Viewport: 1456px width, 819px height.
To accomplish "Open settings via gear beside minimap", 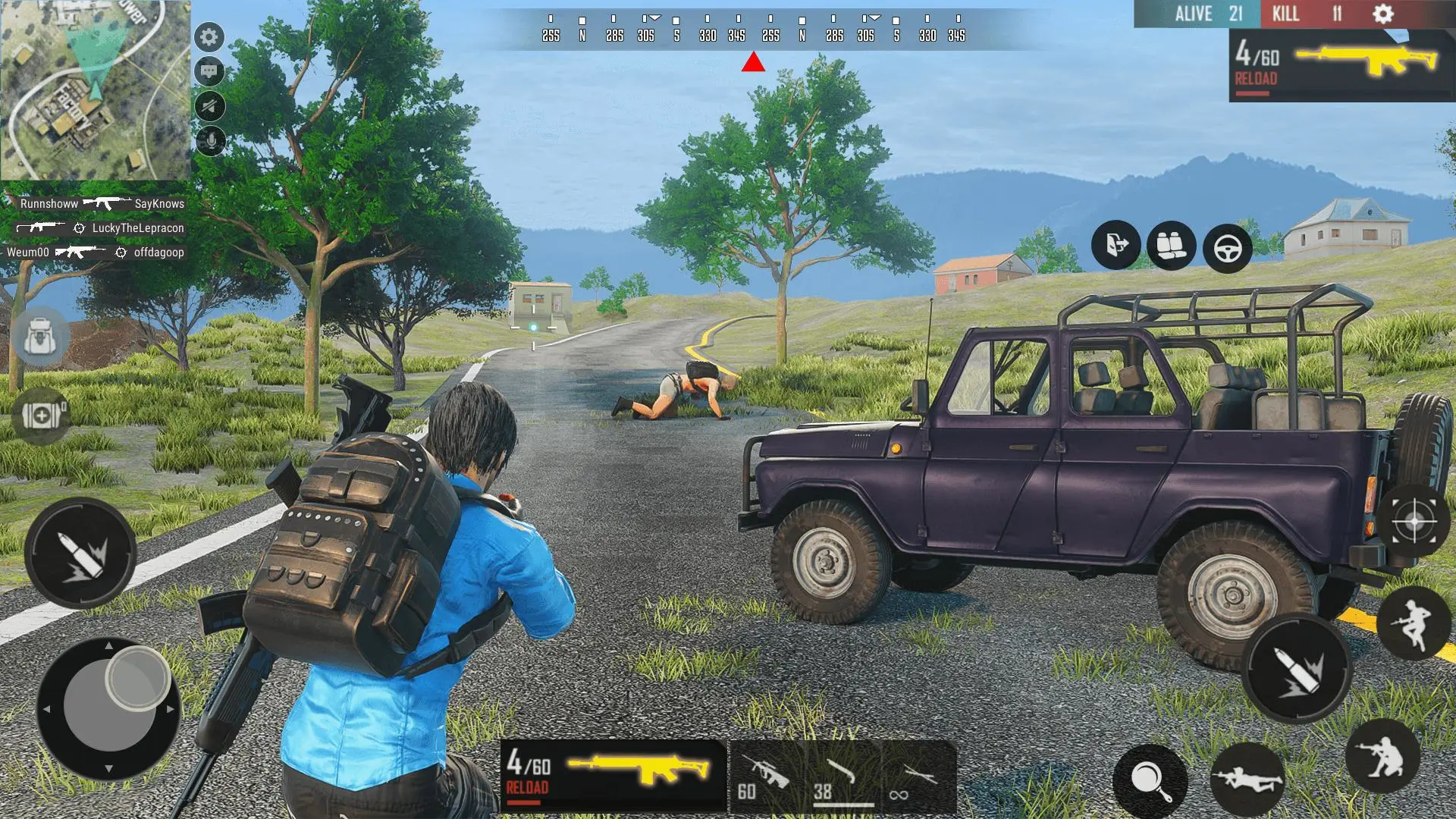I will point(209,37).
